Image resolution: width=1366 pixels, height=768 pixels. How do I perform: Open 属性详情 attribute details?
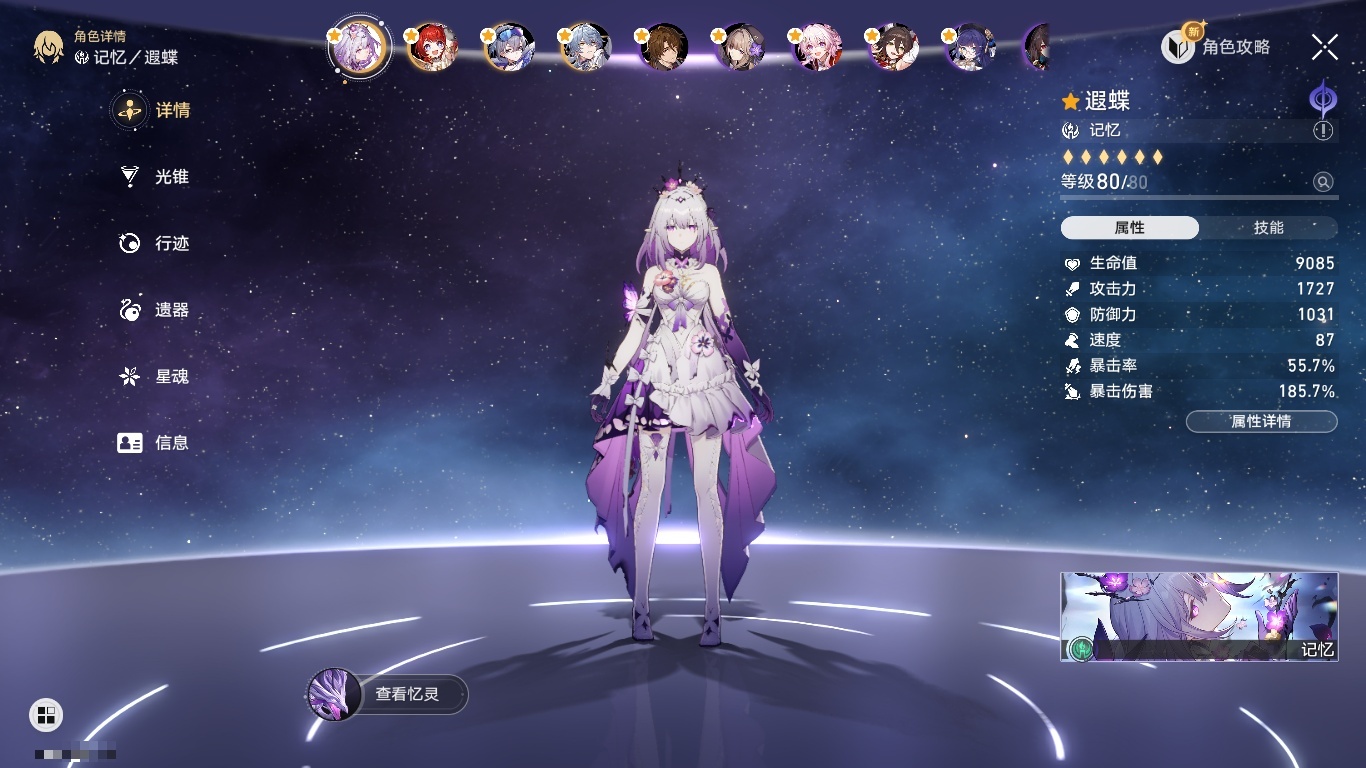coord(1261,421)
